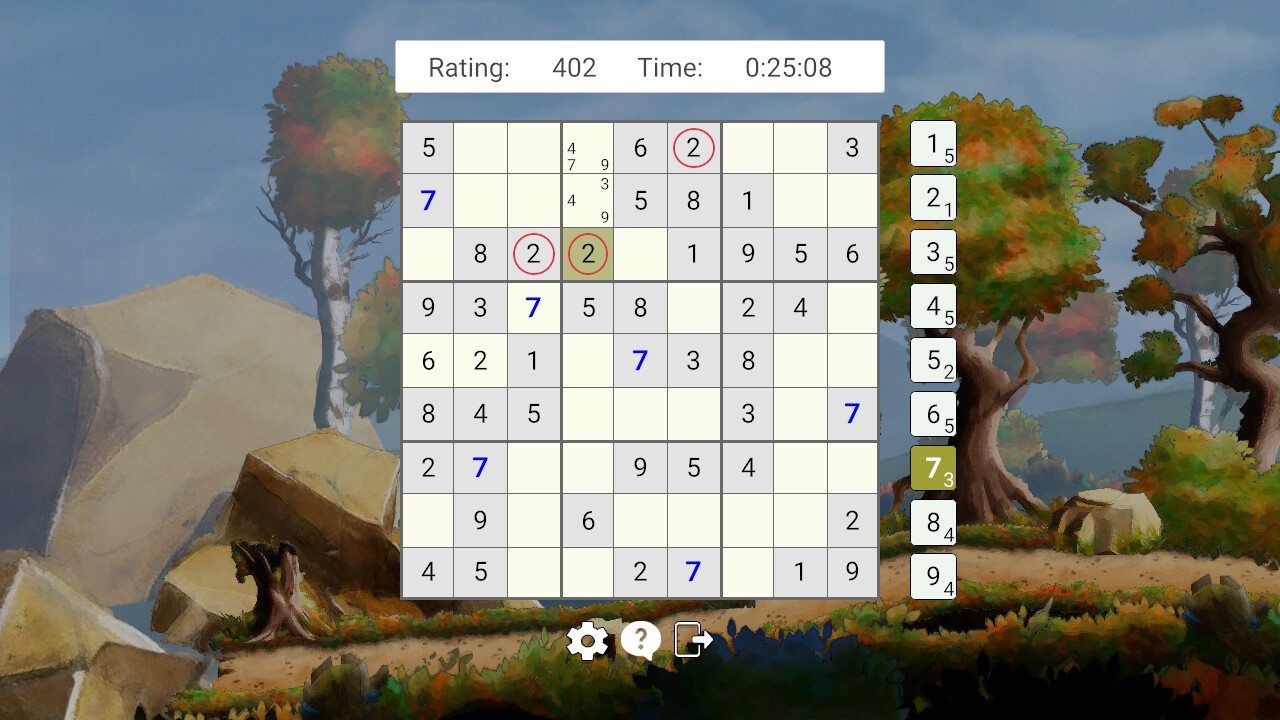The image size is (1280, 720).
Task: Click the circled 2 in the top row
Action: click(693, 148)
